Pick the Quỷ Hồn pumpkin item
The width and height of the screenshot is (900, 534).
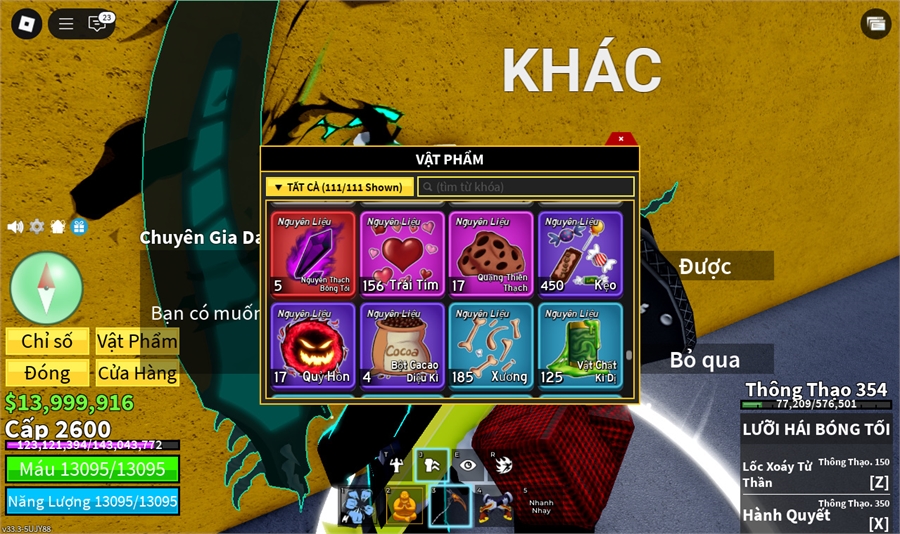313,345
